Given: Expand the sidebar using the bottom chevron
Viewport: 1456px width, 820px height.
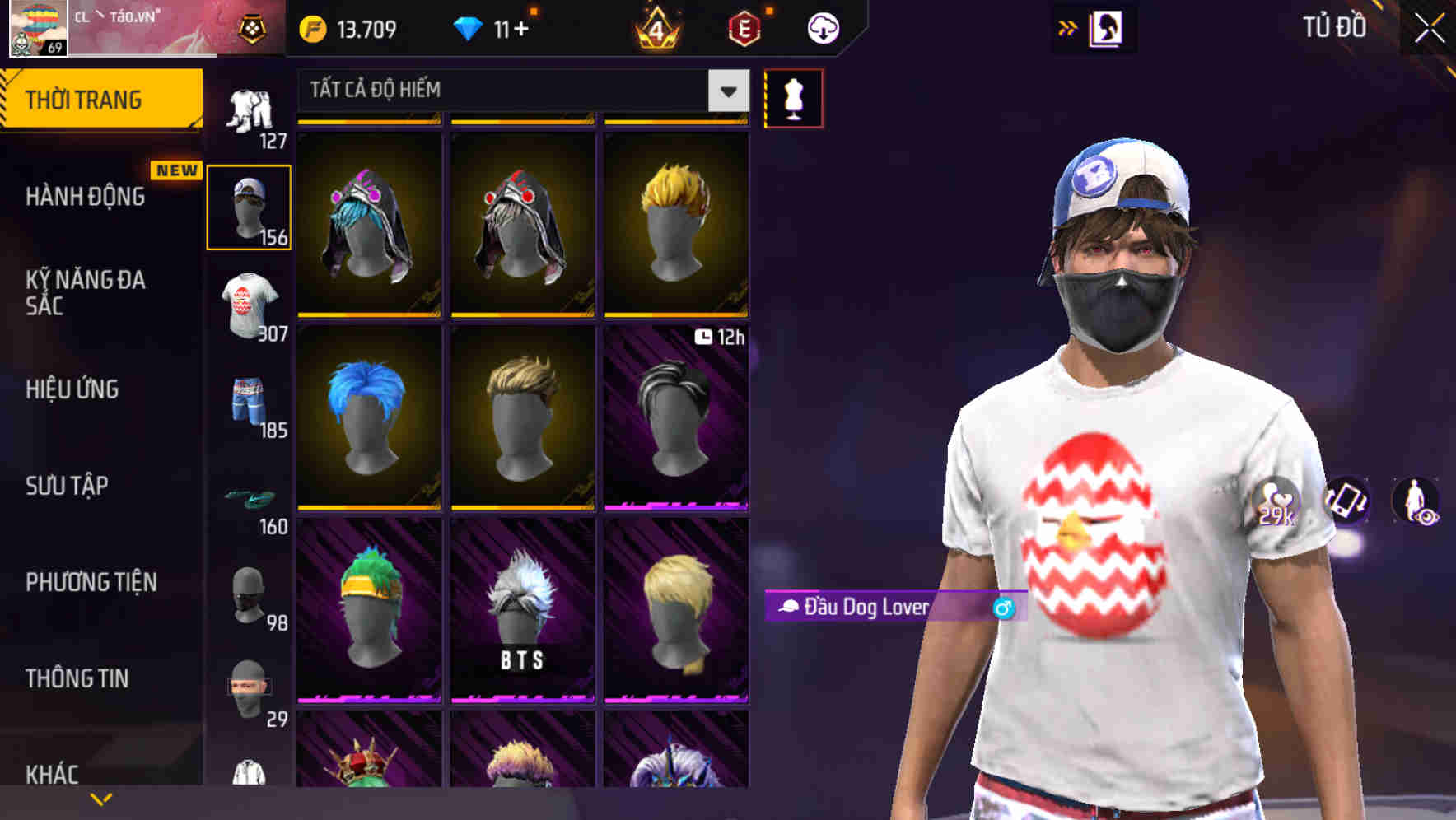Looking at the screenshot, I should tap(99, 799).
